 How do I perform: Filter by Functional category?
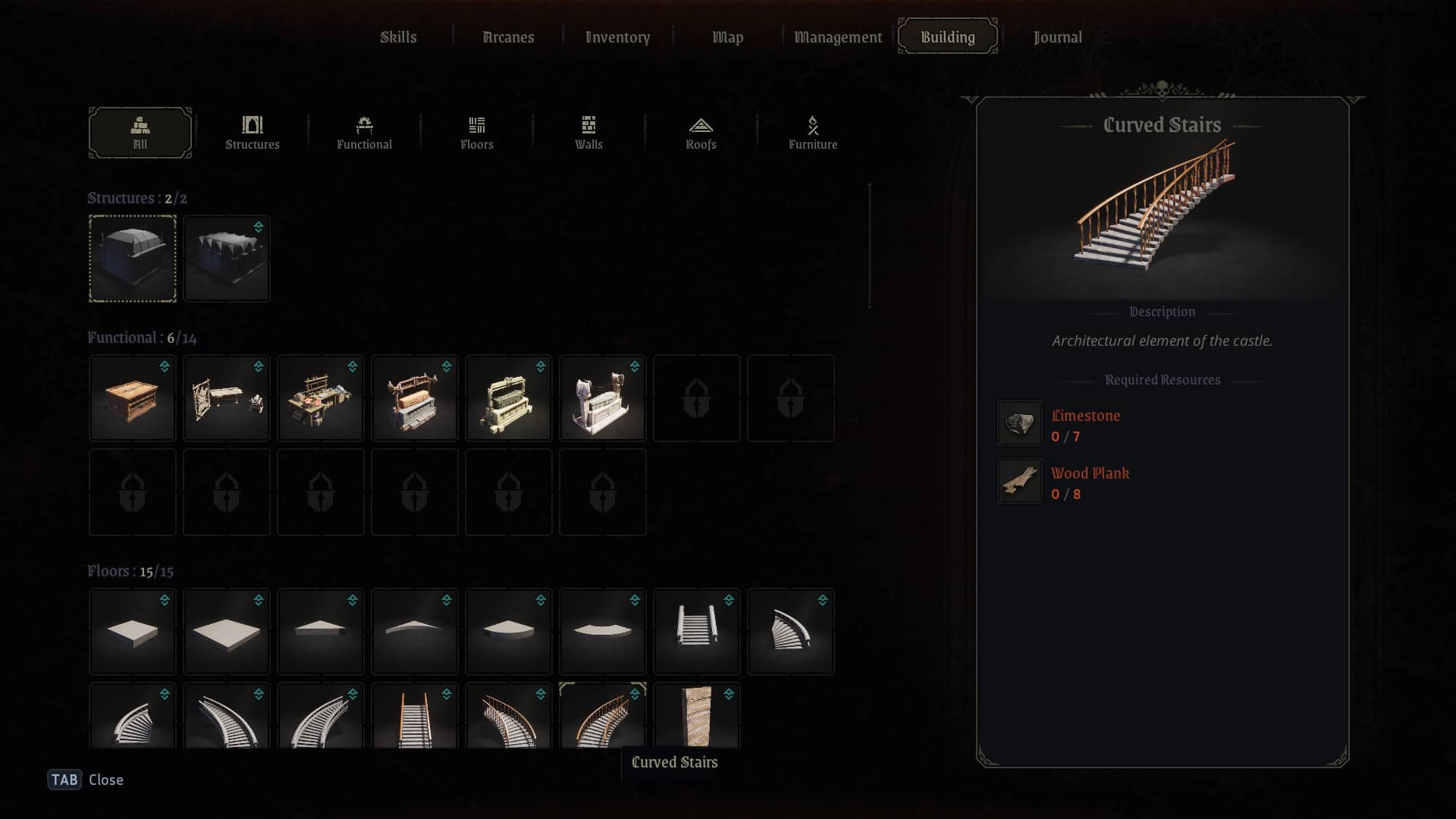point(364,133)
